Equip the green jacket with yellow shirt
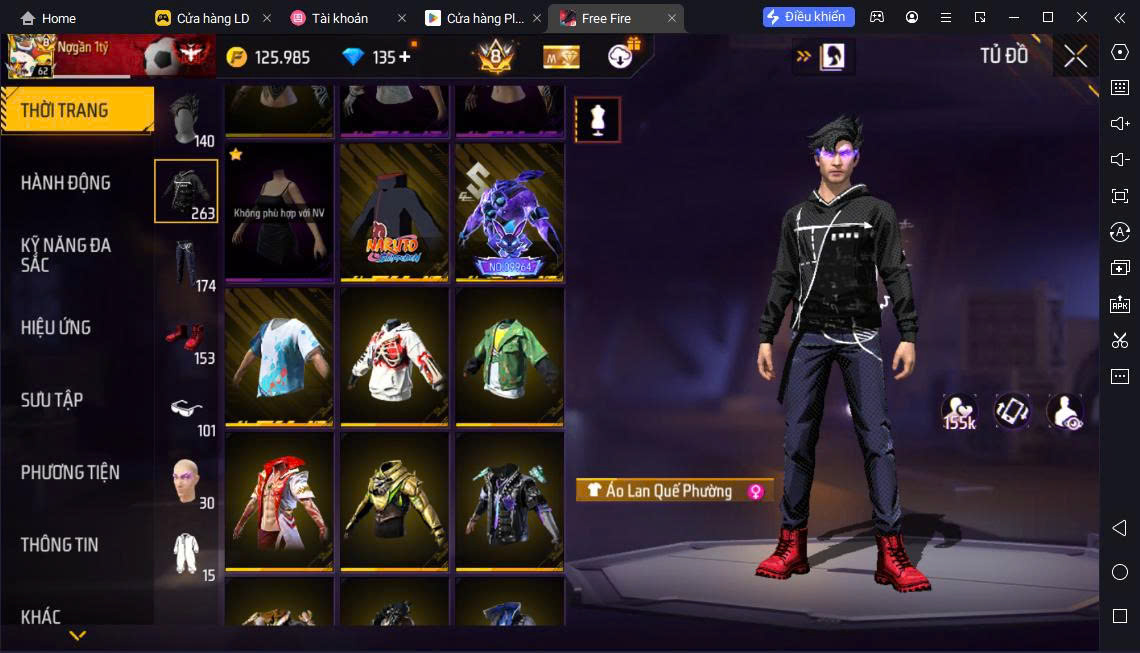 (509, 356)
